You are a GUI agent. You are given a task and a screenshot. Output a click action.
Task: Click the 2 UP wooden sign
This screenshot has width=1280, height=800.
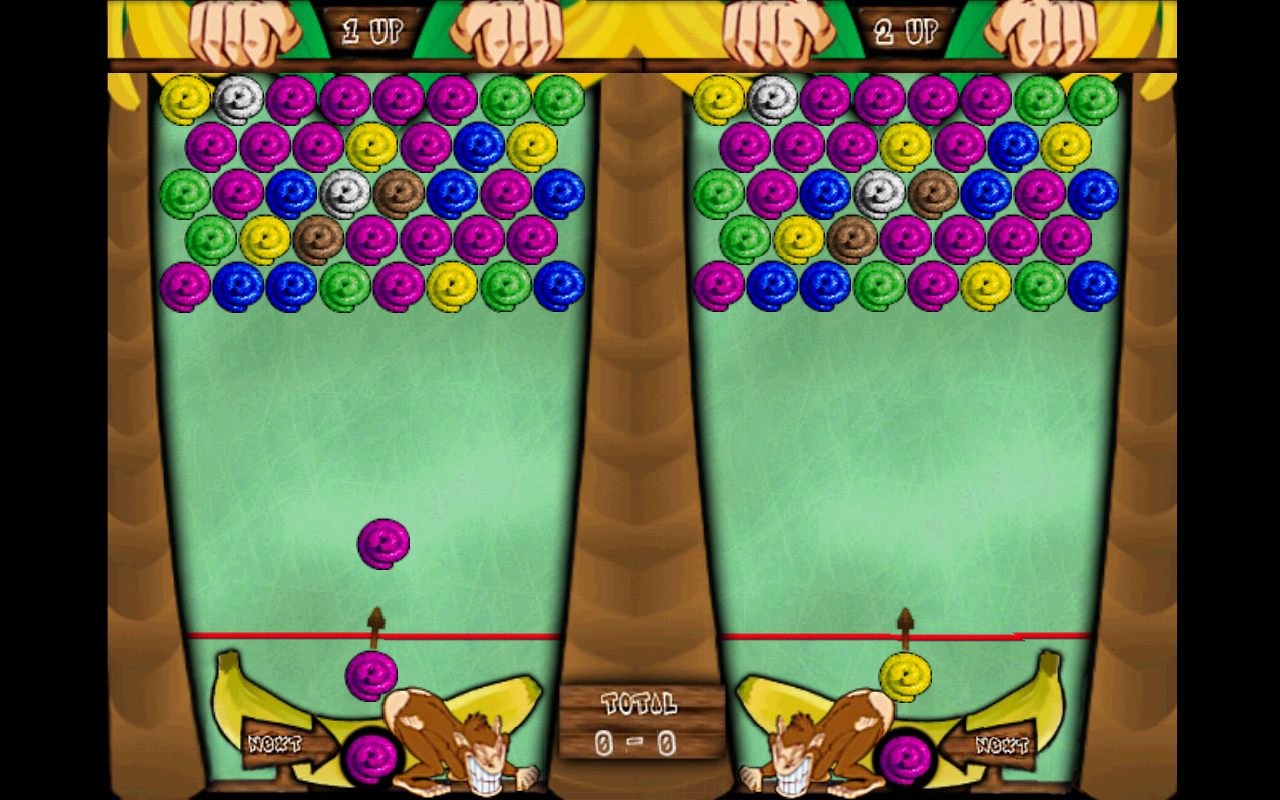(908, 30)
